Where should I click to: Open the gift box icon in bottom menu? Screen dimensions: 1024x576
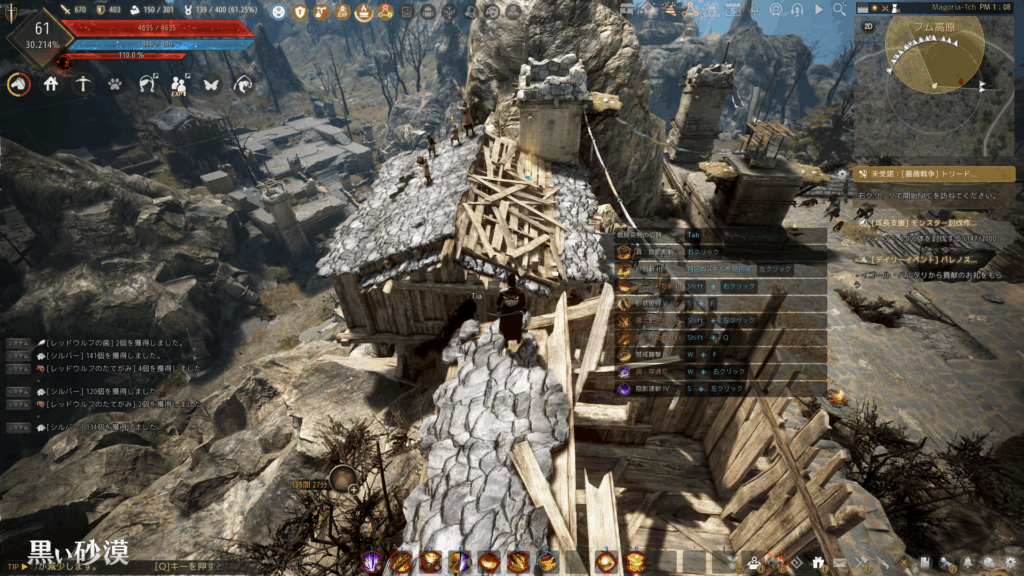pos(817,562)
